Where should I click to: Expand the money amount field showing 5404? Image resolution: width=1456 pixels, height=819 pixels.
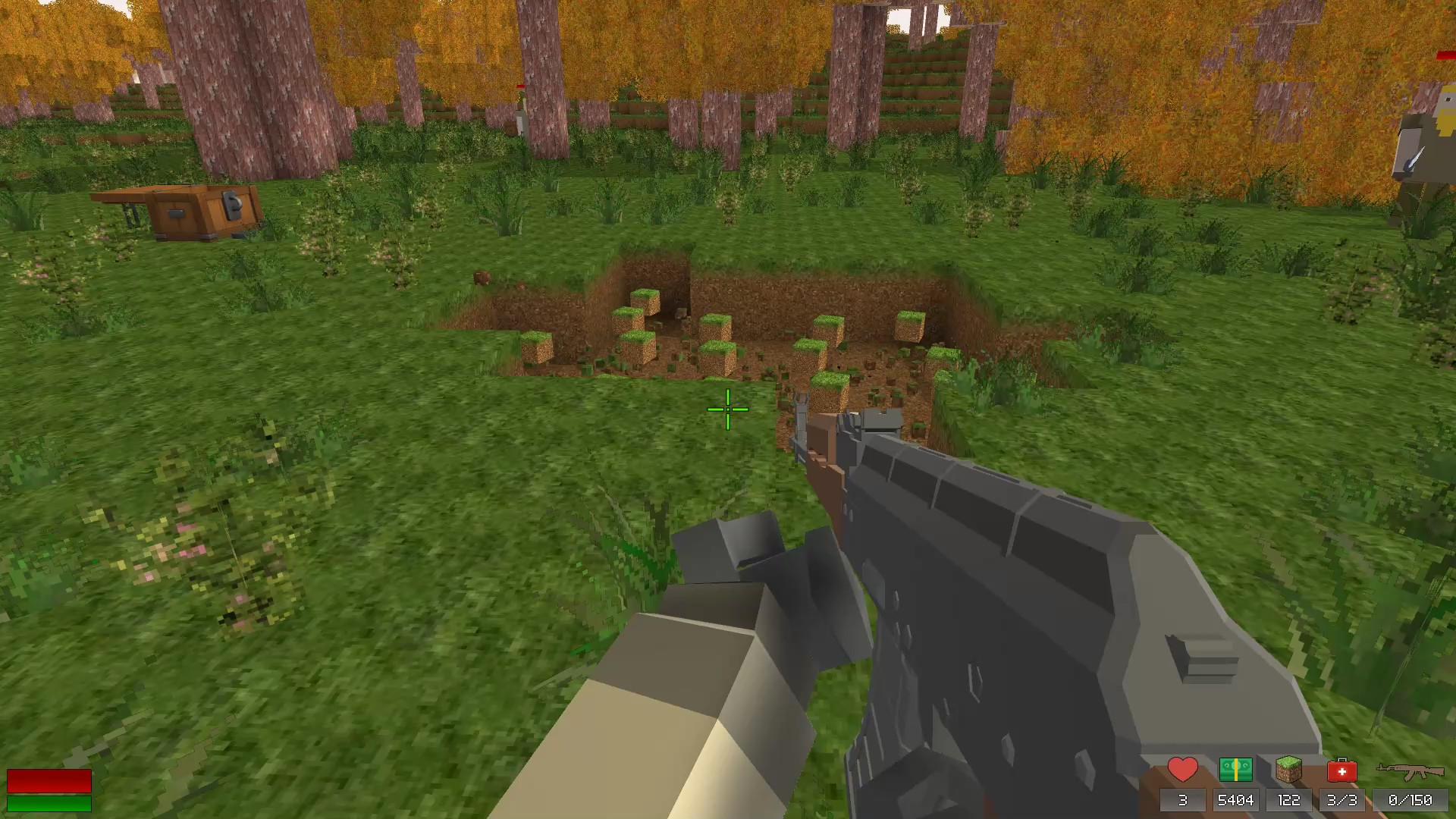click(1236, 799)
